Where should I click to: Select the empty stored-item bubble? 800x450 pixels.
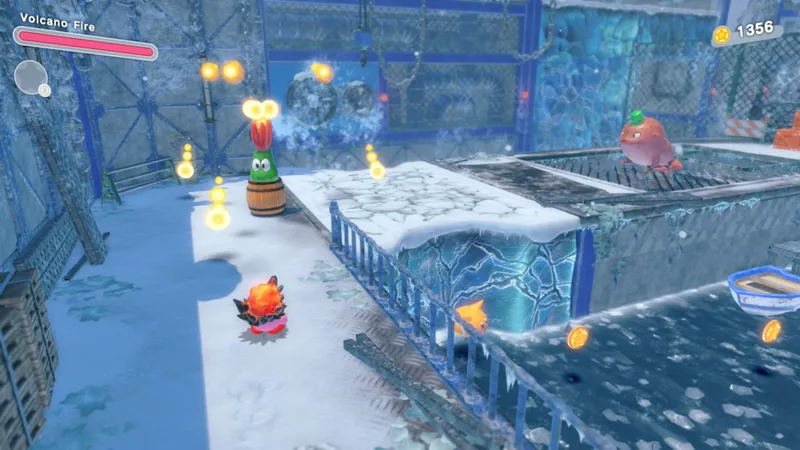click(30, 76)
